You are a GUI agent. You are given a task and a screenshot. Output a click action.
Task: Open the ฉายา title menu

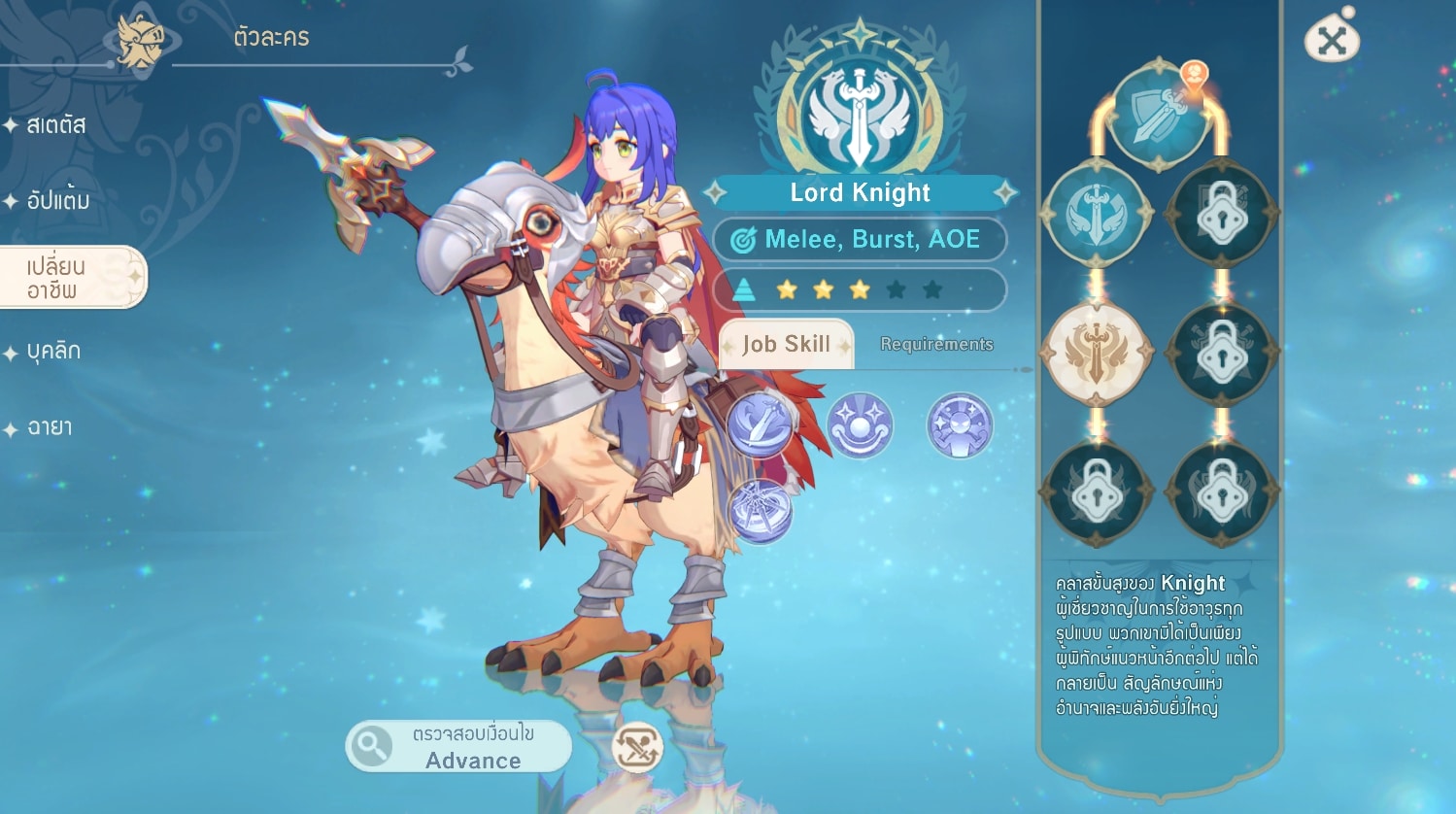49,427
